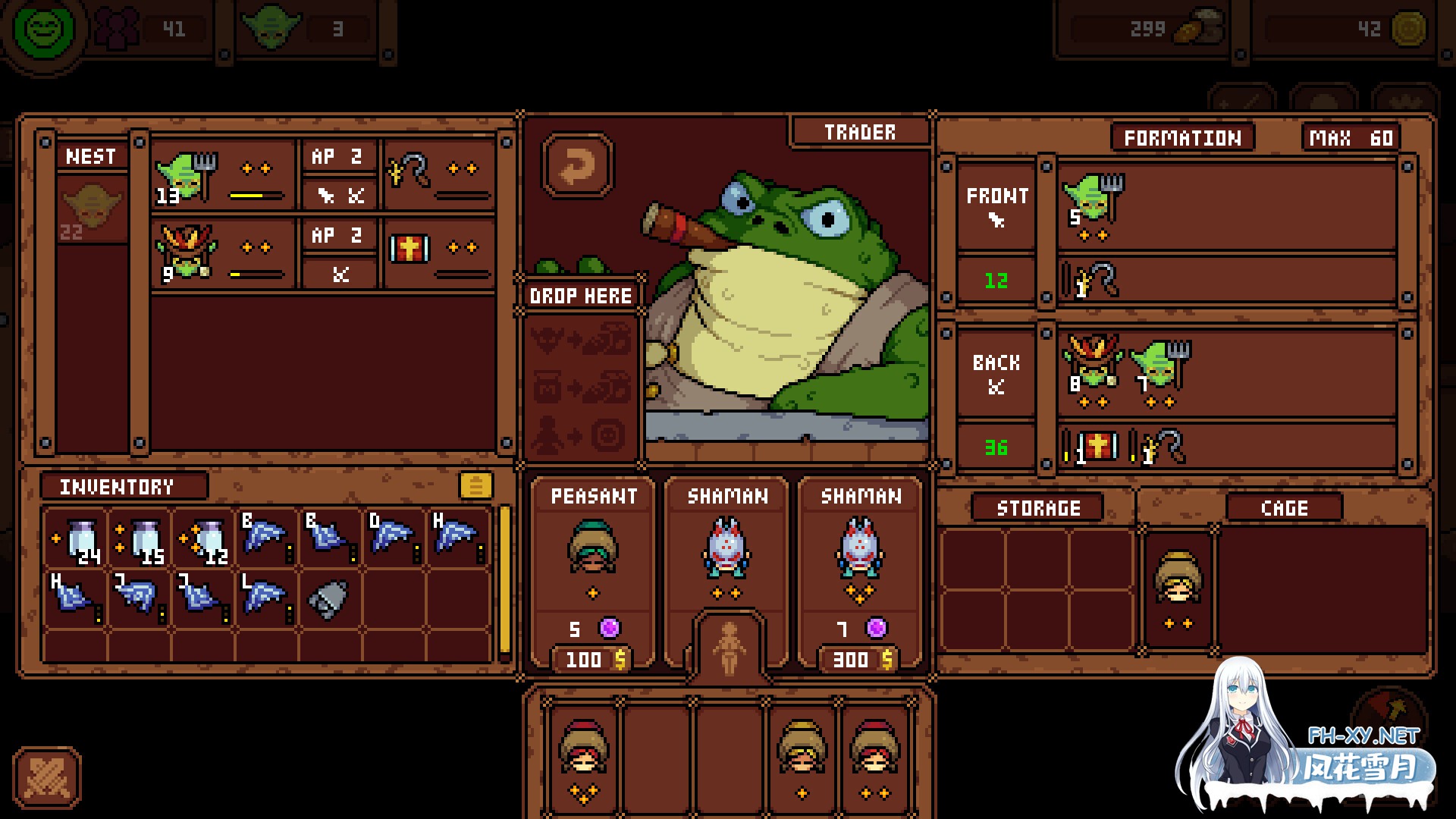
Task: Select the back row masked goblin unit
Action: point(1092,369)
